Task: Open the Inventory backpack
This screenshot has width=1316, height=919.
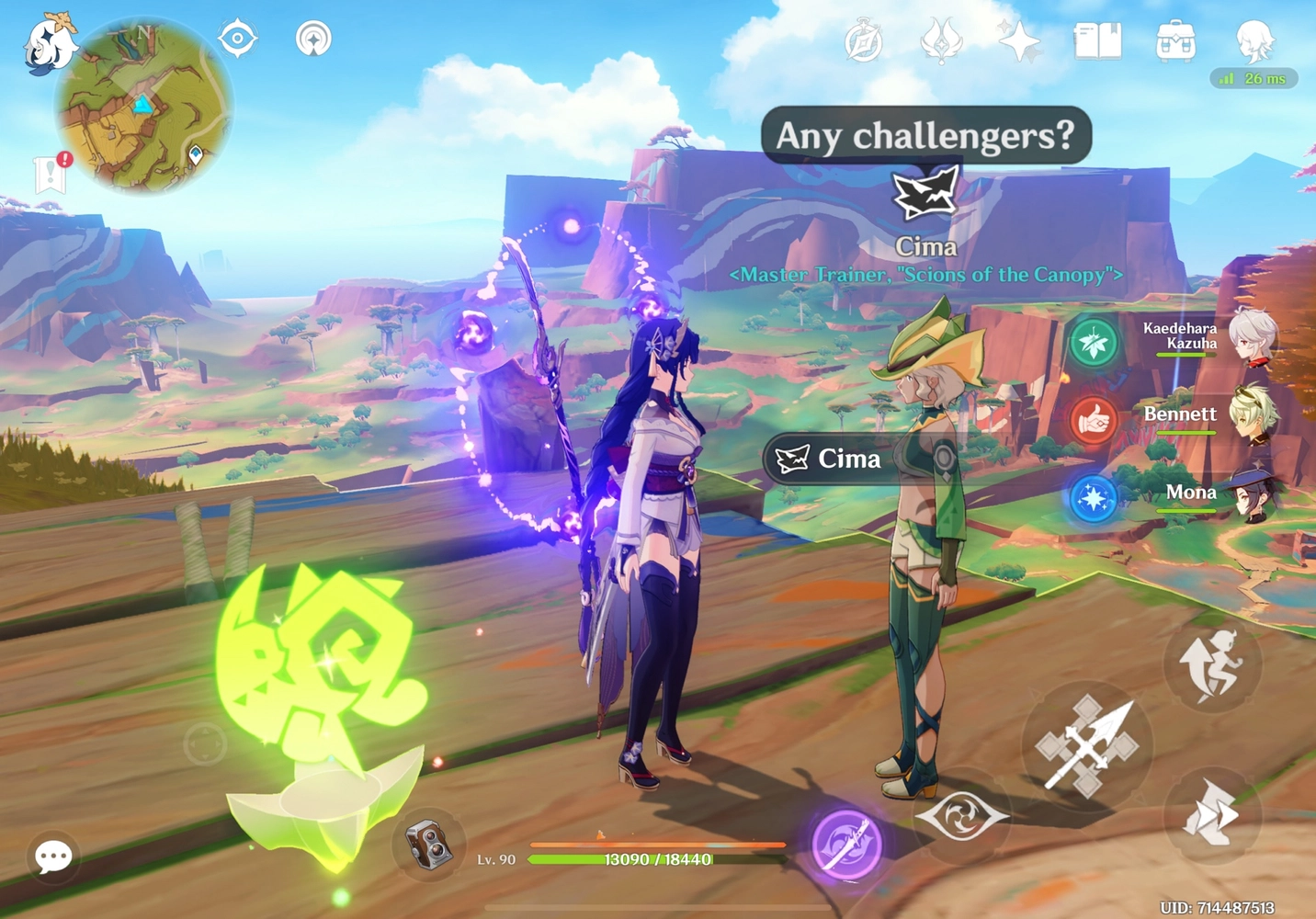Action: [x=1174, y=40]
